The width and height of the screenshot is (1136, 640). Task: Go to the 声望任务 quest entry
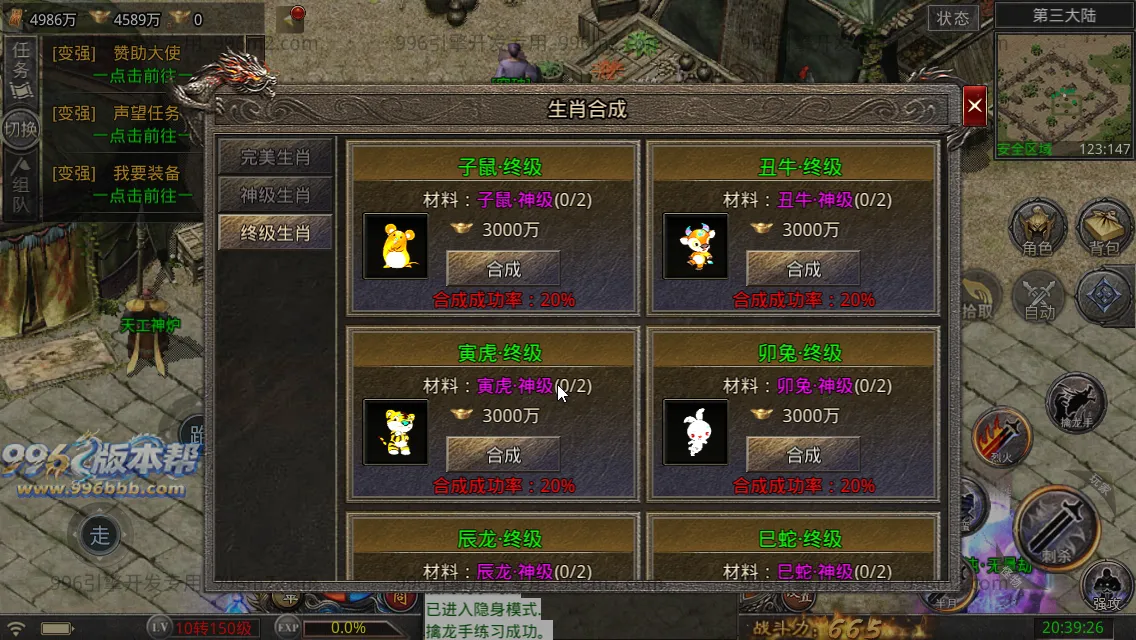pos(146,114)
